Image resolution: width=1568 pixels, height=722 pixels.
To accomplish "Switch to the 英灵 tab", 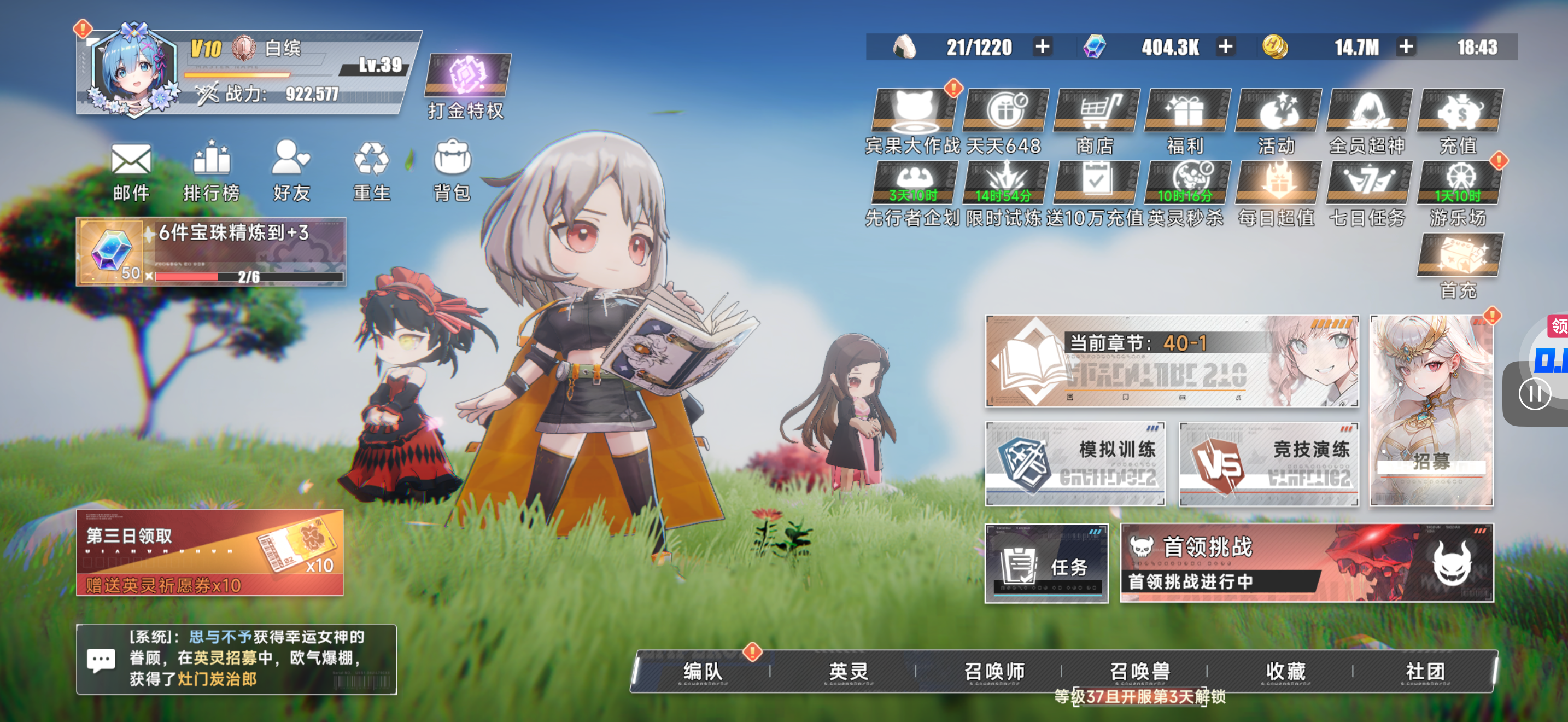I will [848, 672].
